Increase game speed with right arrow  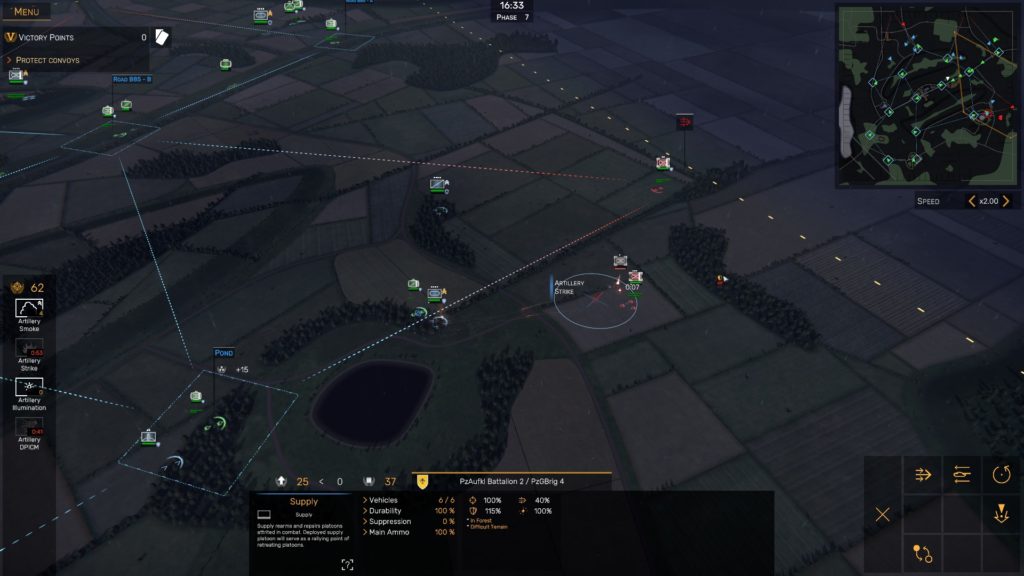click(x=1007, y=201)
